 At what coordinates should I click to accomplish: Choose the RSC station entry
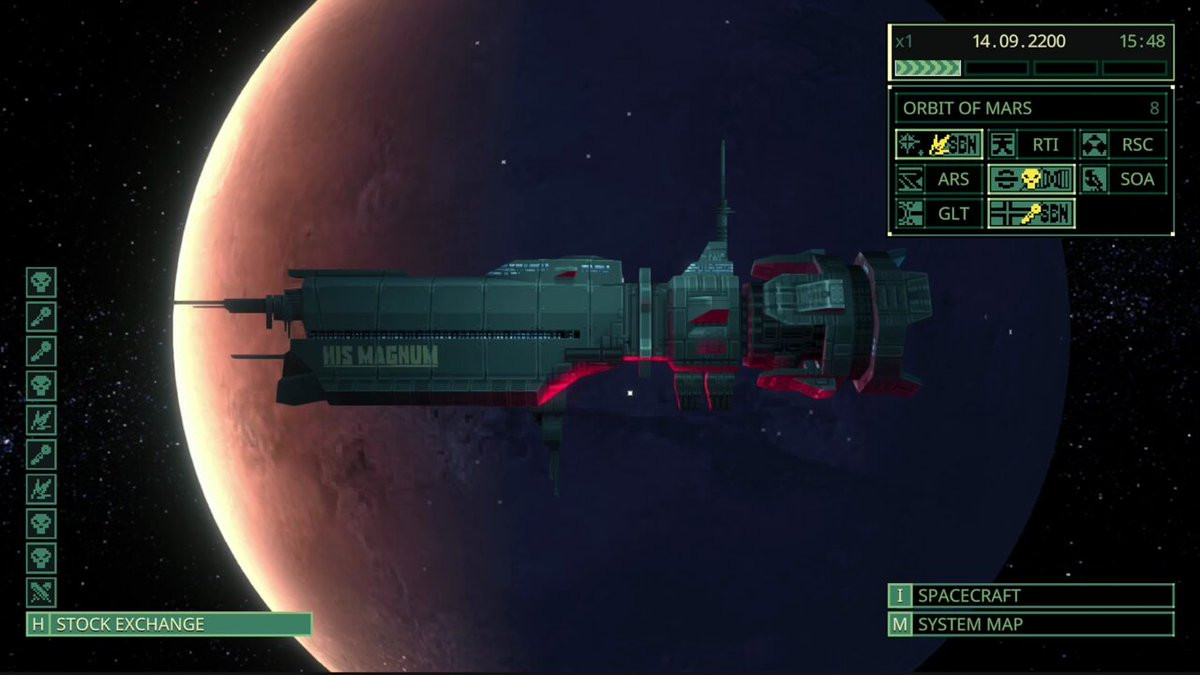tap(1124, 144)
